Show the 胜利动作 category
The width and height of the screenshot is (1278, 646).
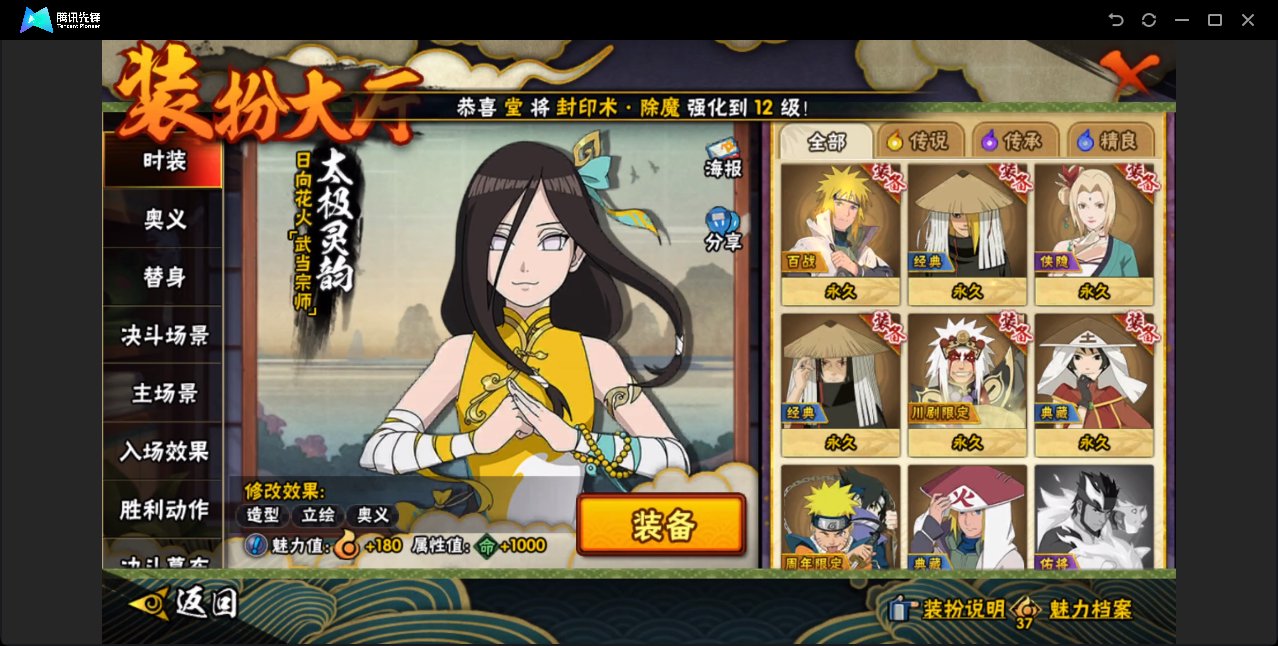point(163,509)
